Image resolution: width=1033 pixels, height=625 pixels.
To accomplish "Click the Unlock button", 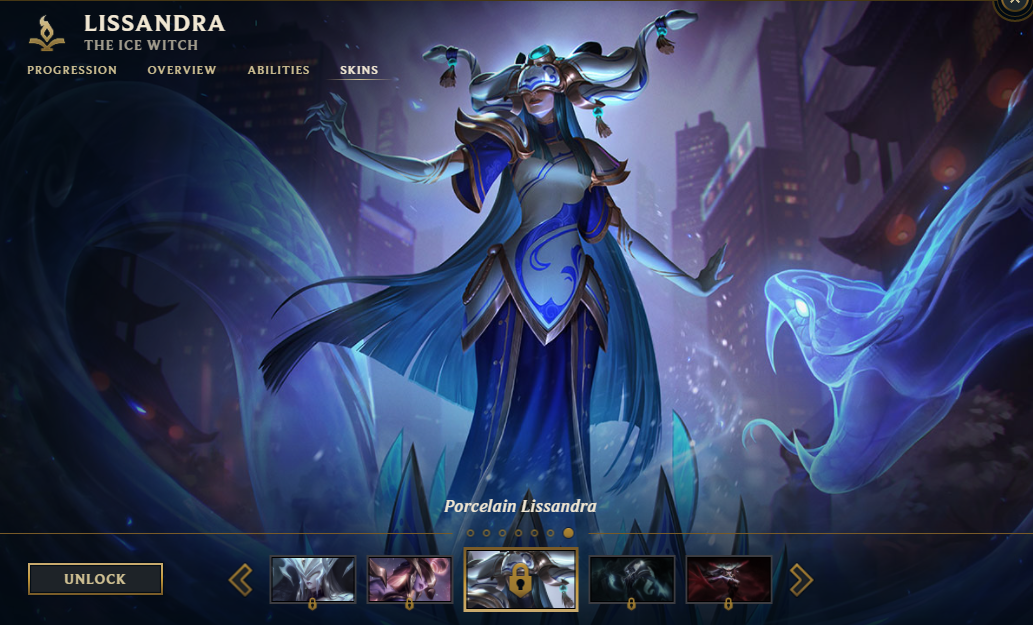I will coord(95,579).
